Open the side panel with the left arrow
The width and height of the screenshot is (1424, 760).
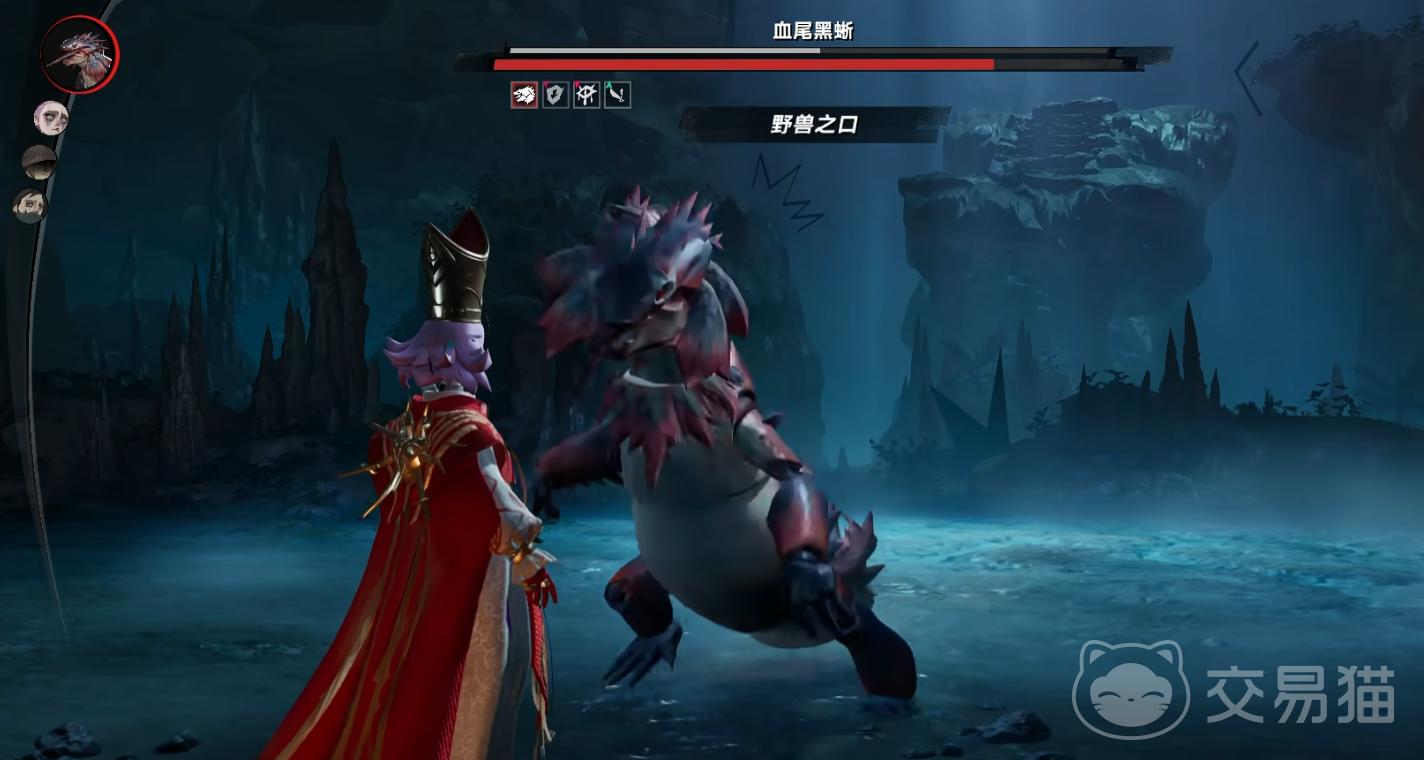pos(1247,78)
